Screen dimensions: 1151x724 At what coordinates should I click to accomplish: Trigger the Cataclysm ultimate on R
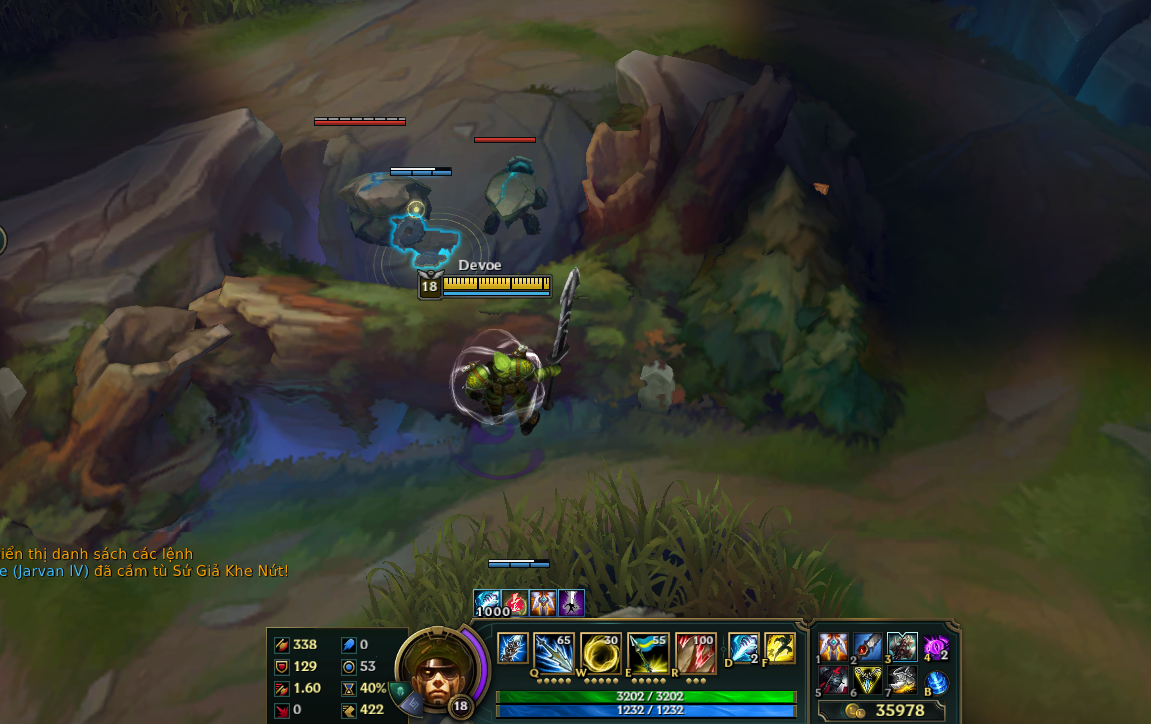pos(695,650)
